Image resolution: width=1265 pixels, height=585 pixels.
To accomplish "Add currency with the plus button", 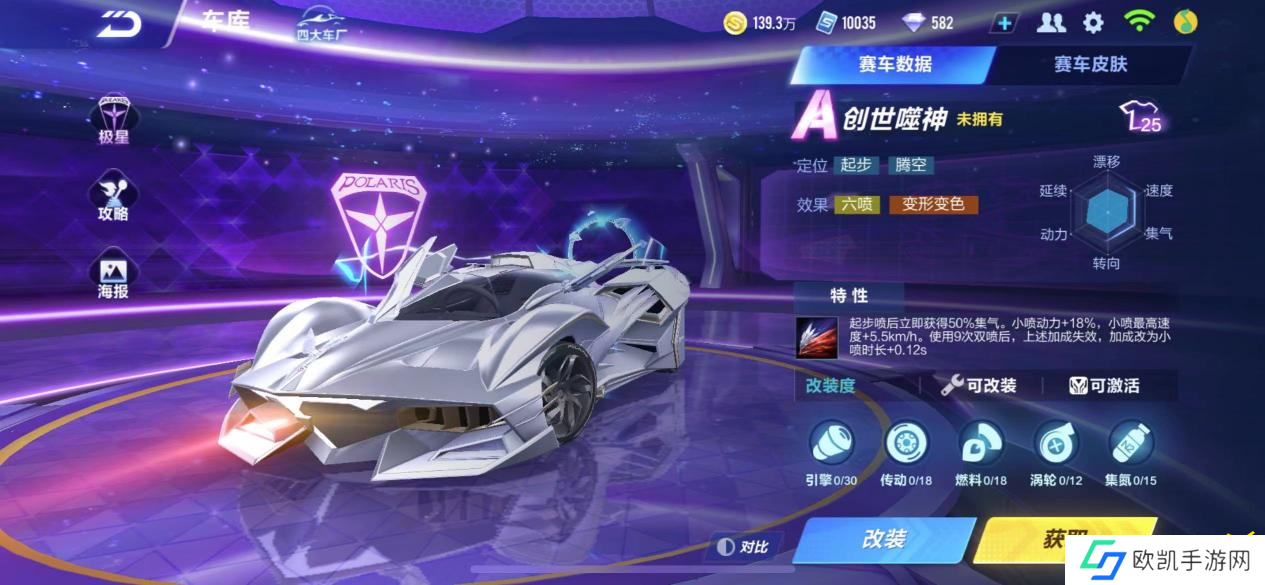I will point(1005,23).
